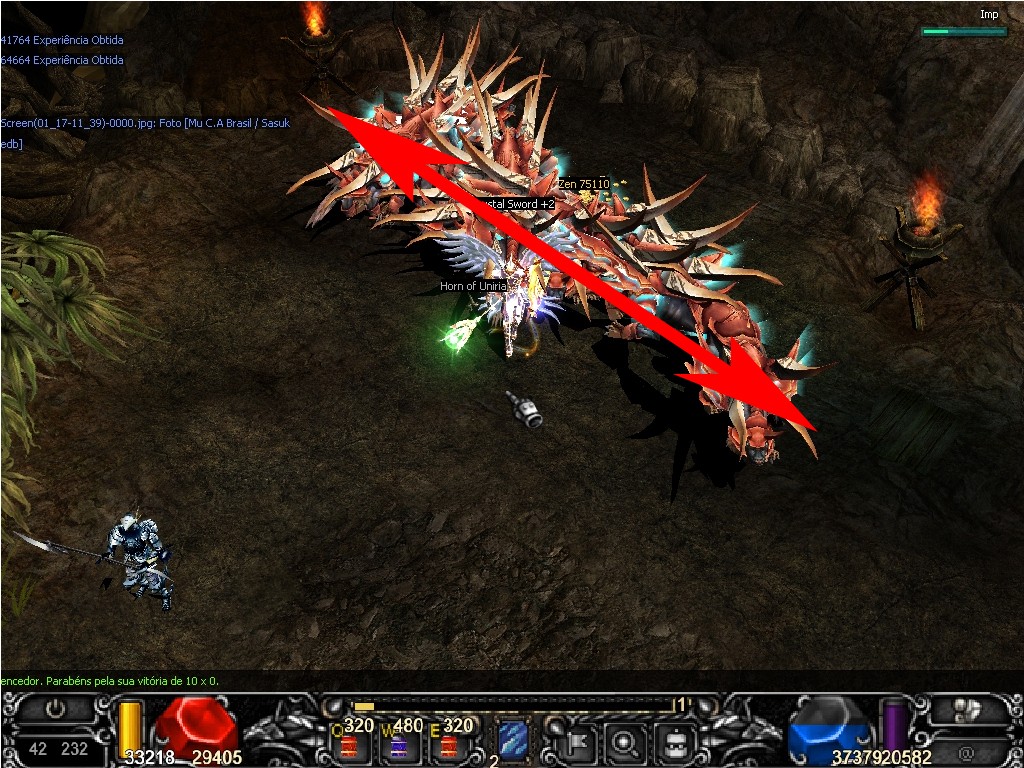Open the character figures button panel
Screen dimensions: 1024x768
[966, 710]
